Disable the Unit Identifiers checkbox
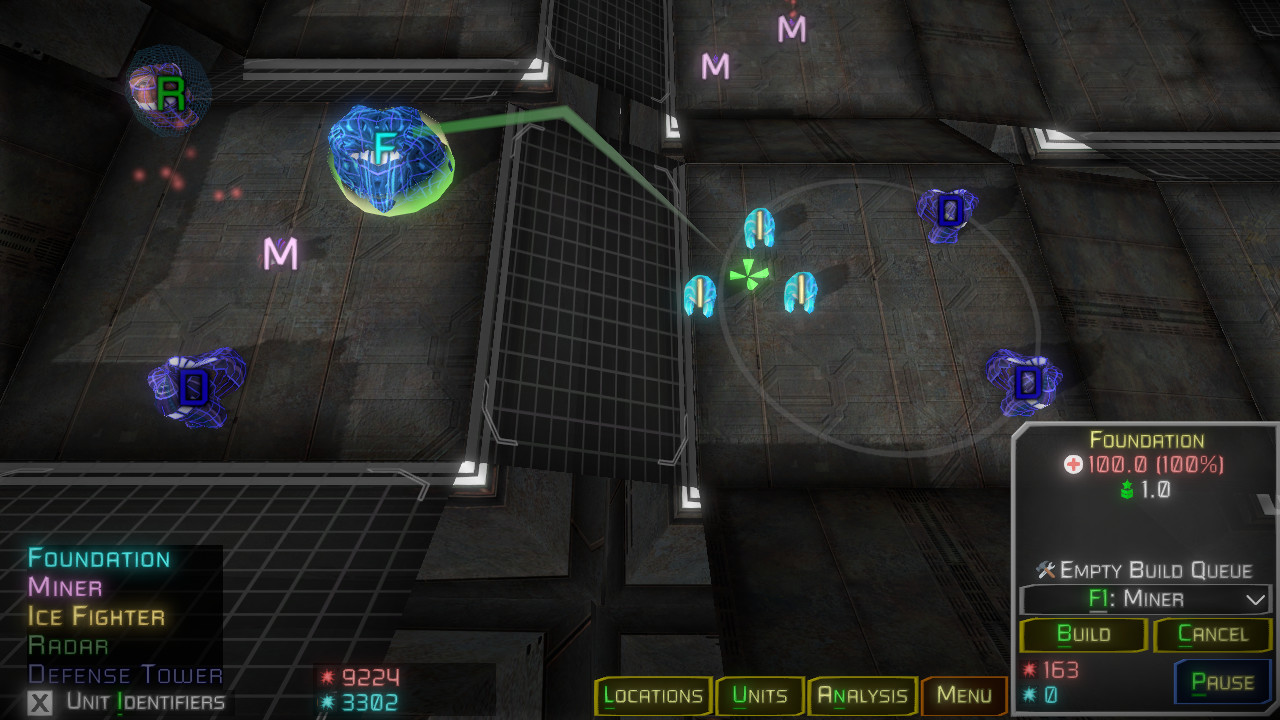Screen dimensions: 1280x720 pyautogui.click(x=42, y=704)
